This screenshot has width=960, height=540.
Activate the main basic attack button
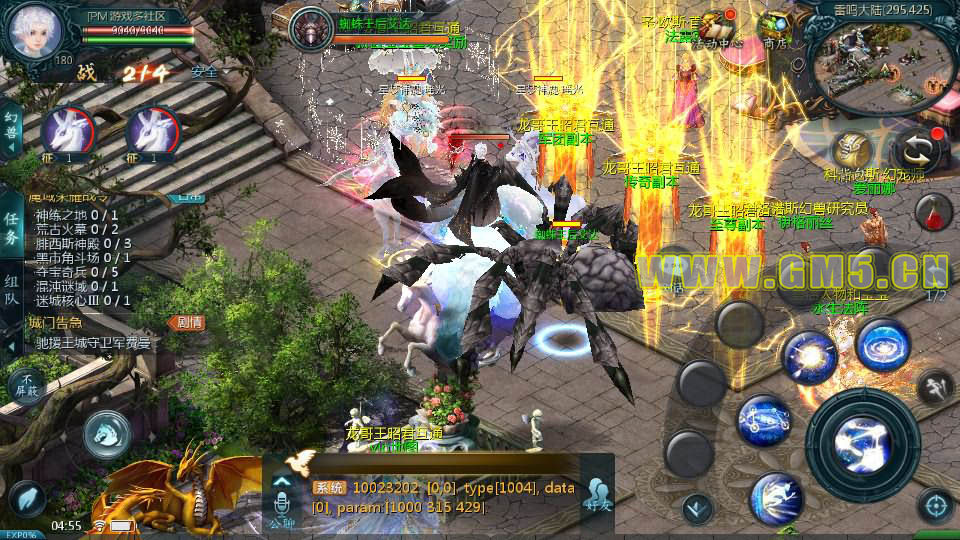point(862,443)
